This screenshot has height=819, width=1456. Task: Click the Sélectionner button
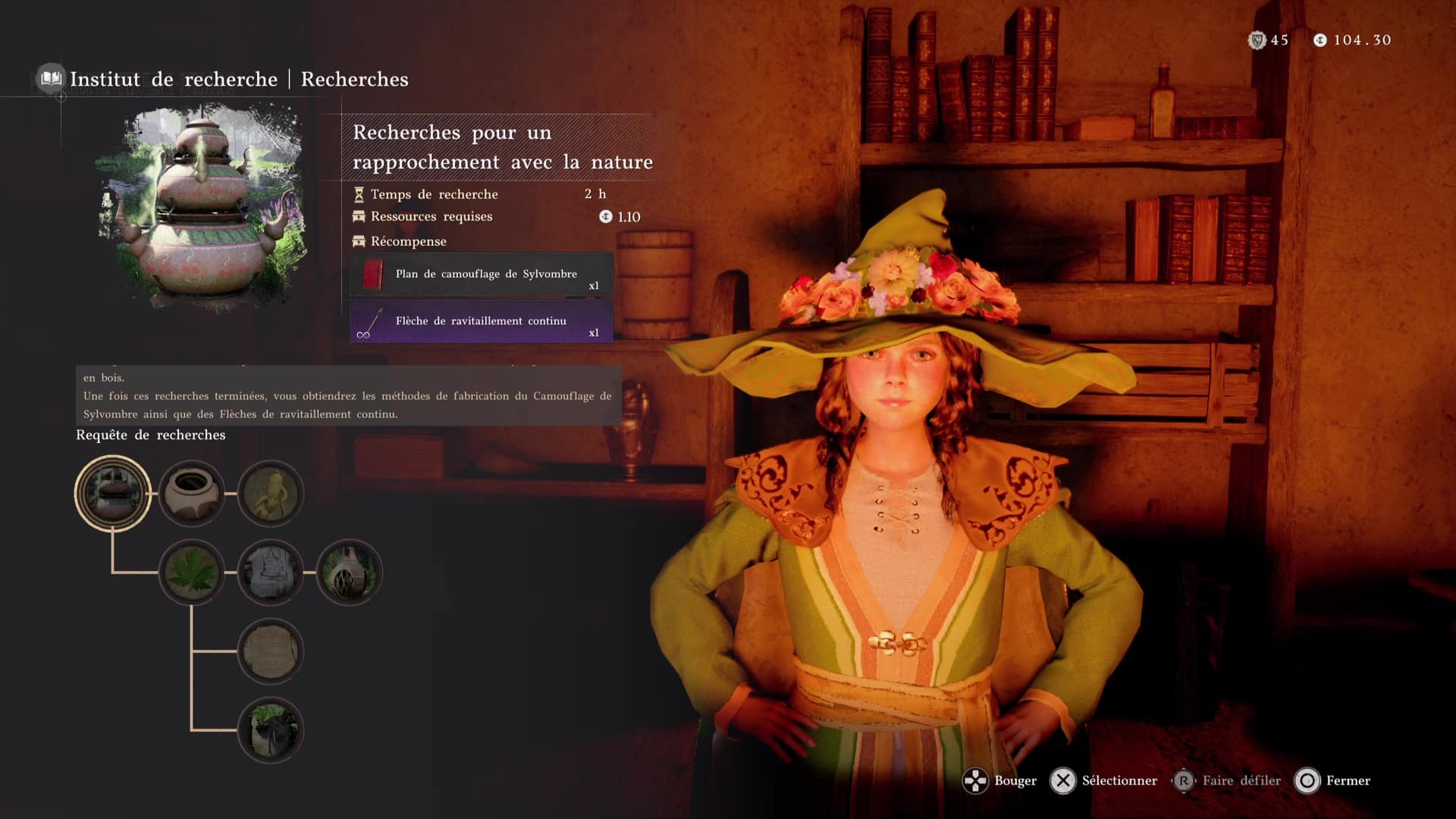tap(1104, 780)
